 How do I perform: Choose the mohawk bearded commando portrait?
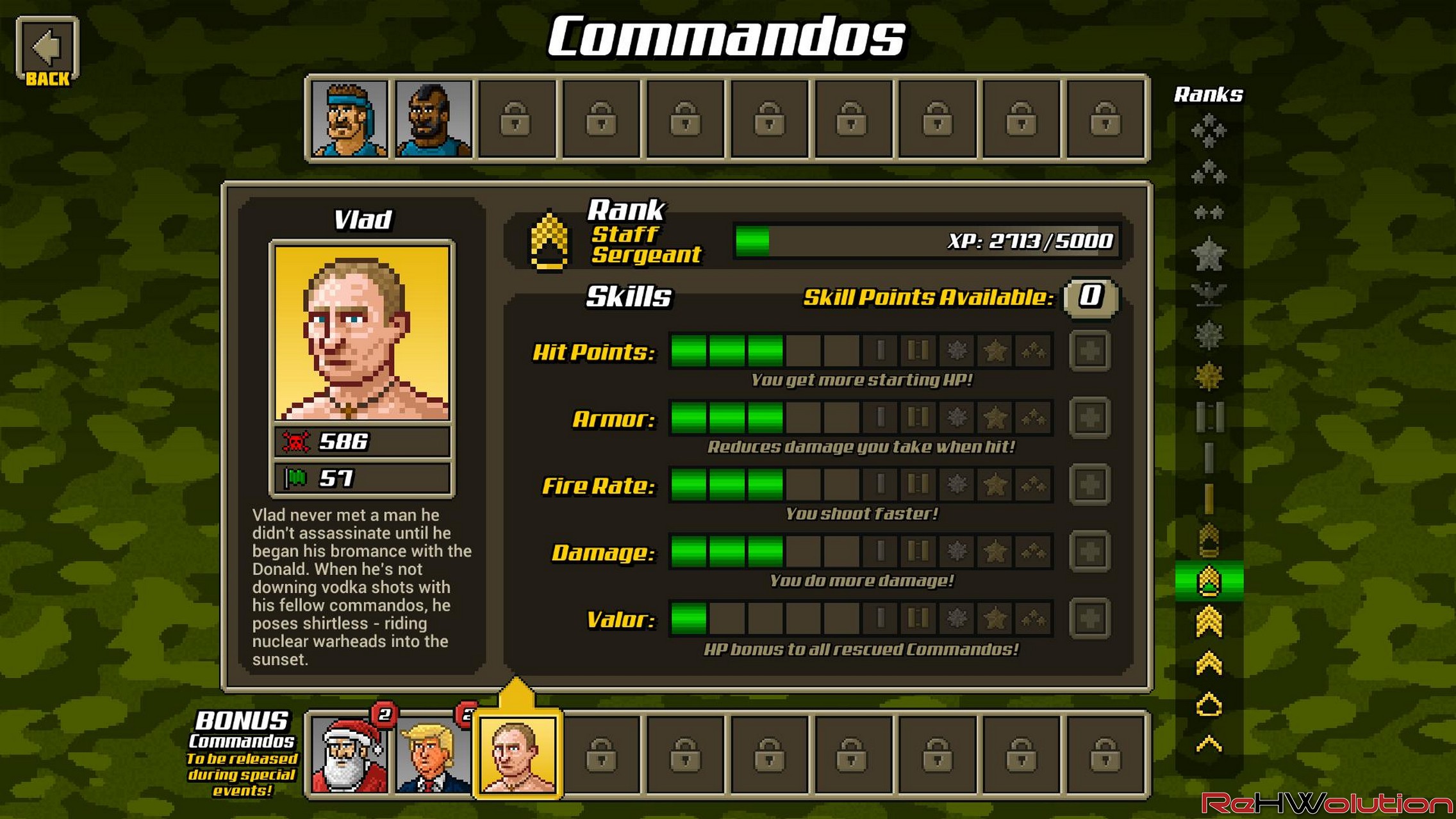click(x=434, y=119)
